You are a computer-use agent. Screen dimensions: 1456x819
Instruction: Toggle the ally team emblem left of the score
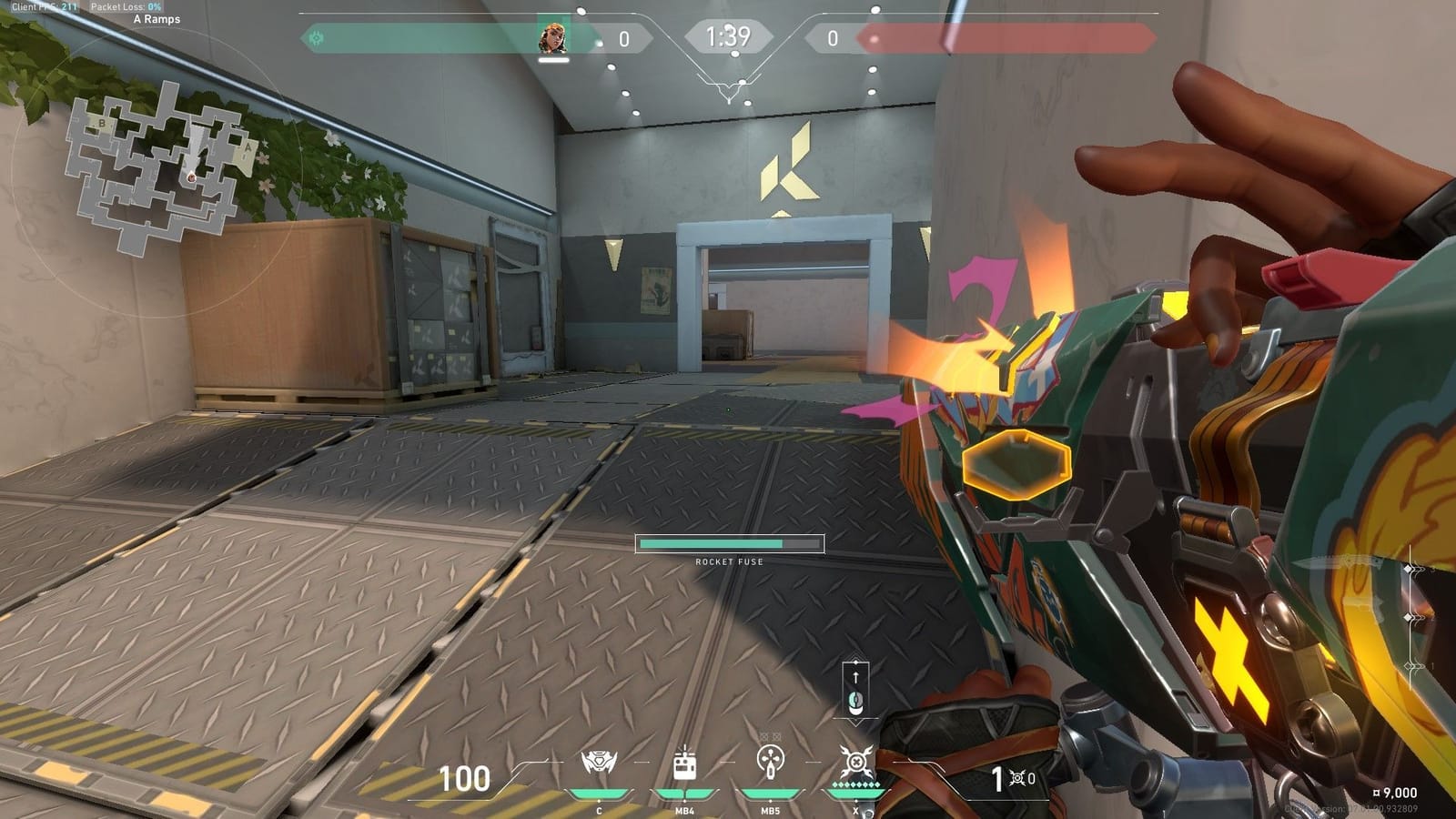(314, 38)
